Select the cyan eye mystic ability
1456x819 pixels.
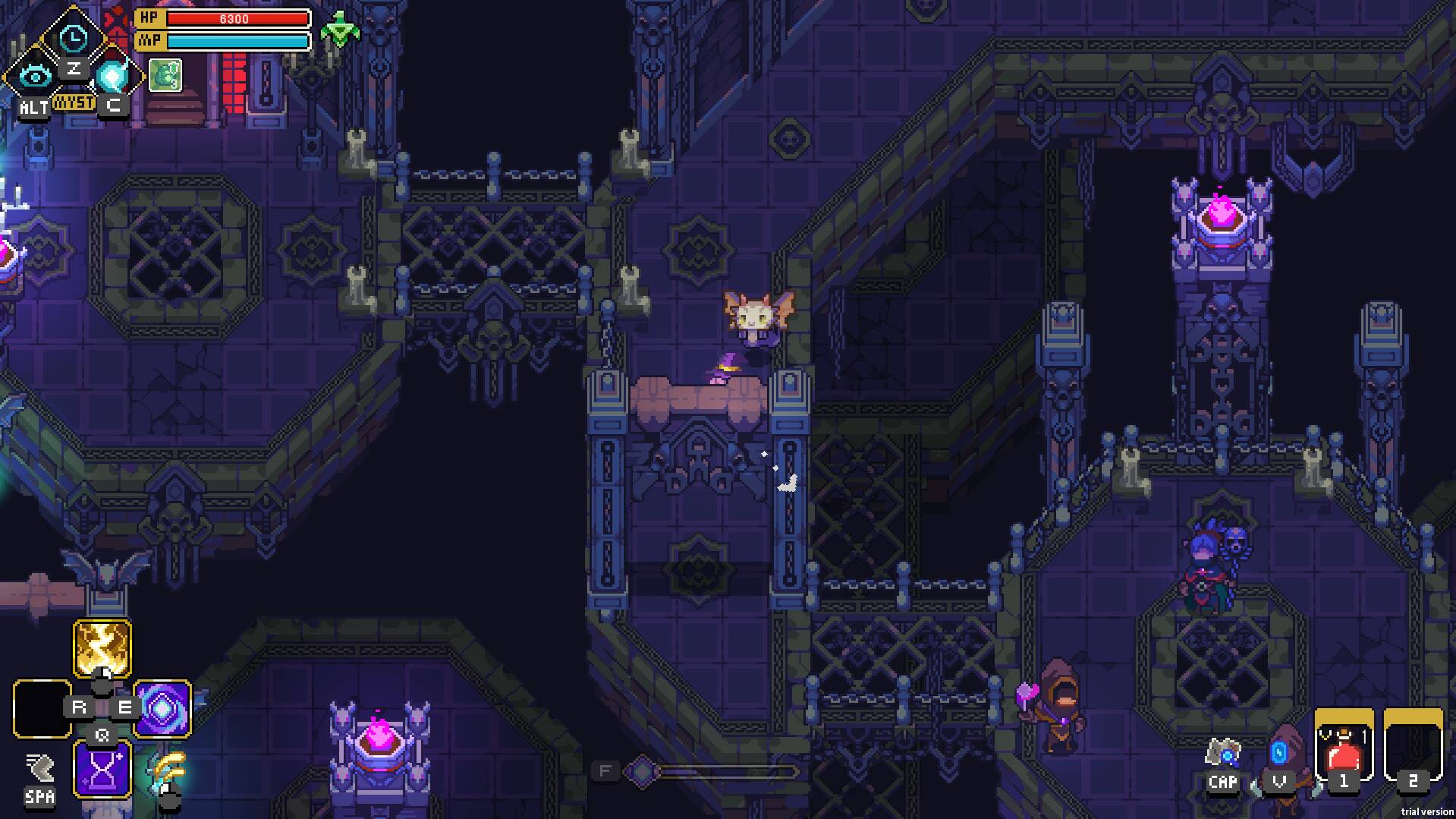point(33,76)
